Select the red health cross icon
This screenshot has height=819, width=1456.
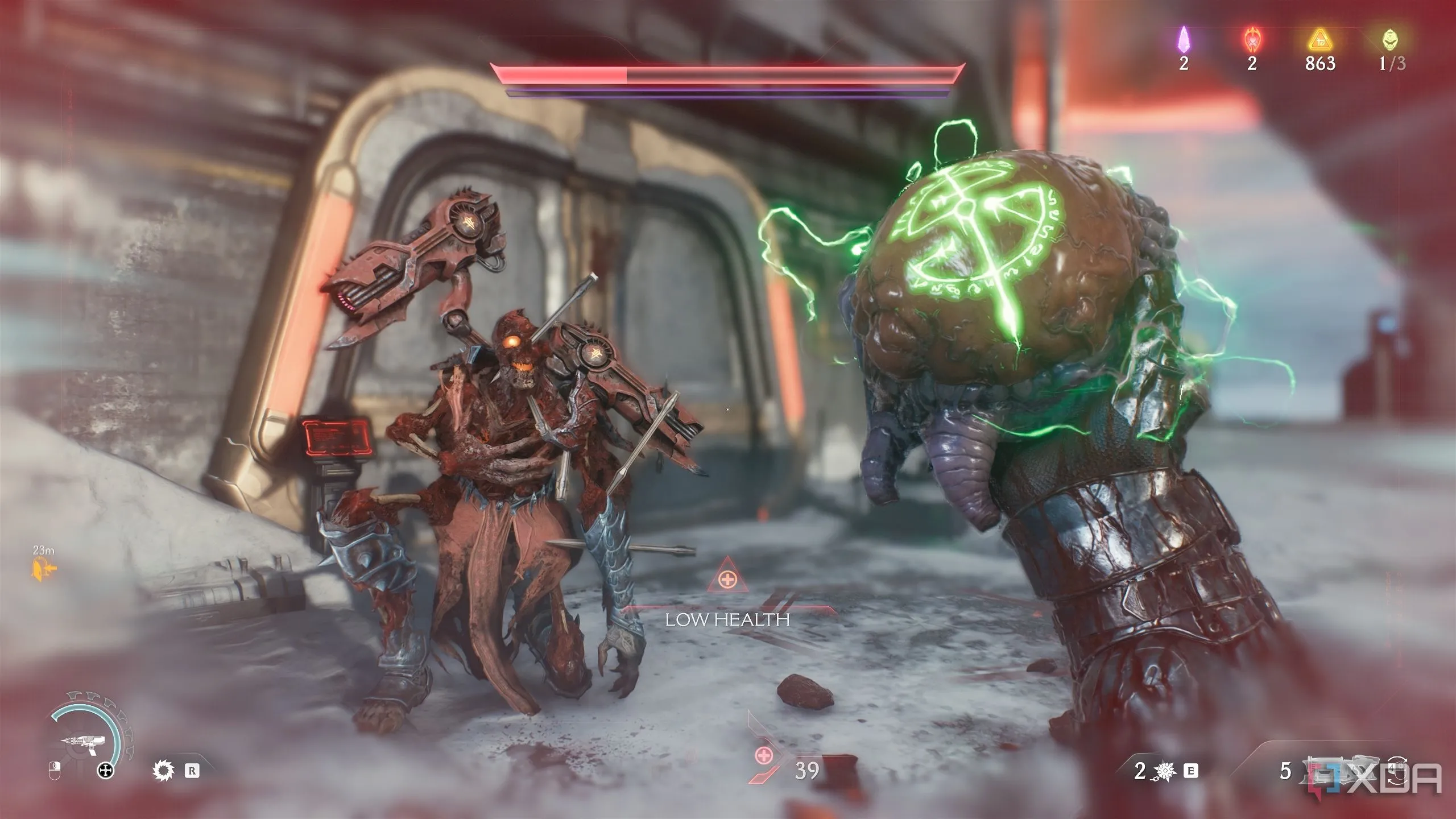763,756
